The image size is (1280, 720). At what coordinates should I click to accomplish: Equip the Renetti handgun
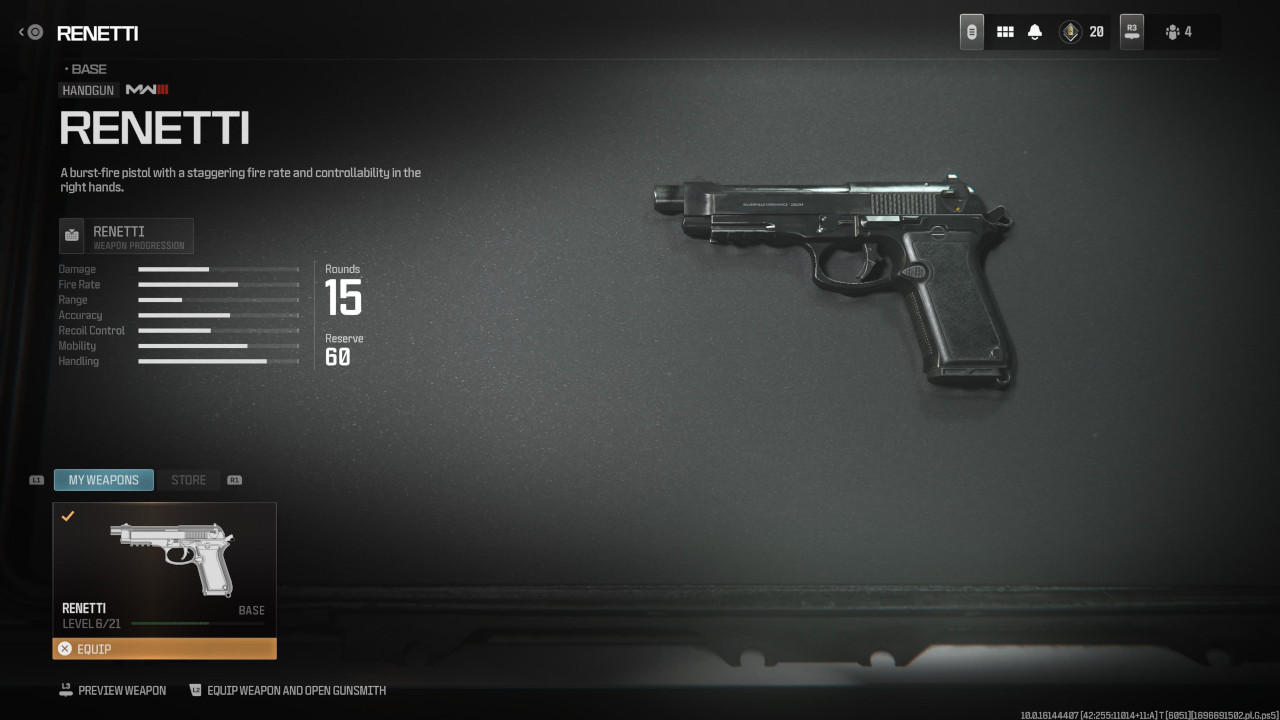pos(164,649)
